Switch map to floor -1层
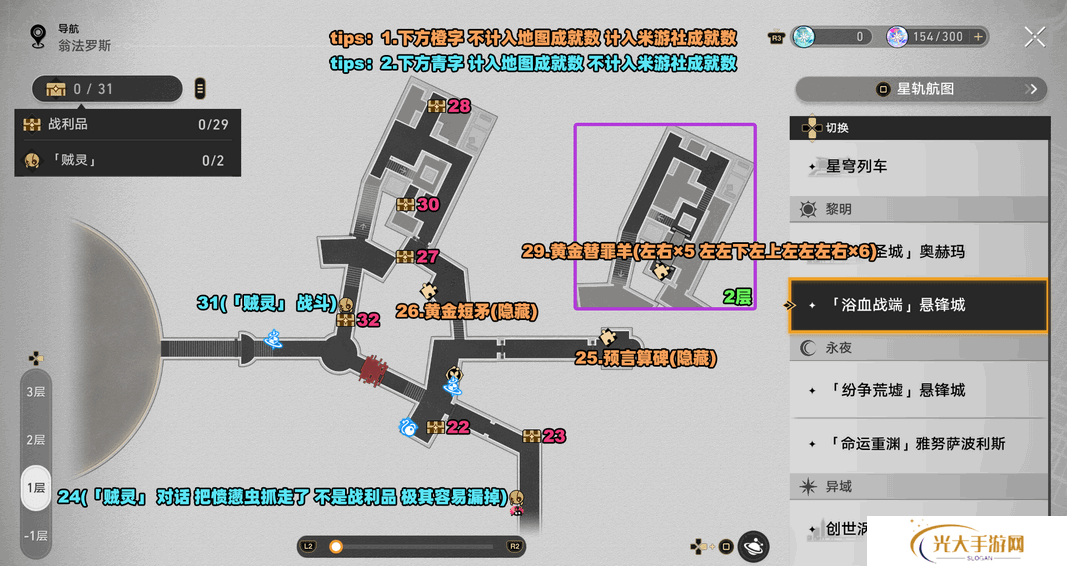This screenshot has height=566, width=1067. tap(36, 535)
